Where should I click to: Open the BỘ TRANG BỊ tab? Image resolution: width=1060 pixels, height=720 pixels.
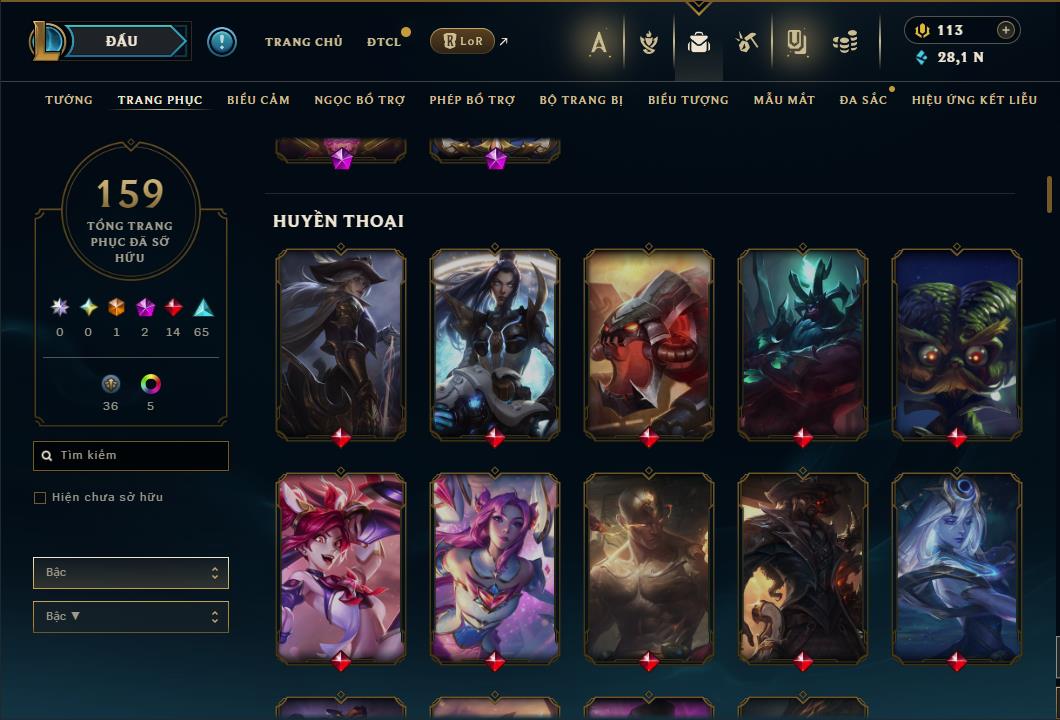click(581, 100)
